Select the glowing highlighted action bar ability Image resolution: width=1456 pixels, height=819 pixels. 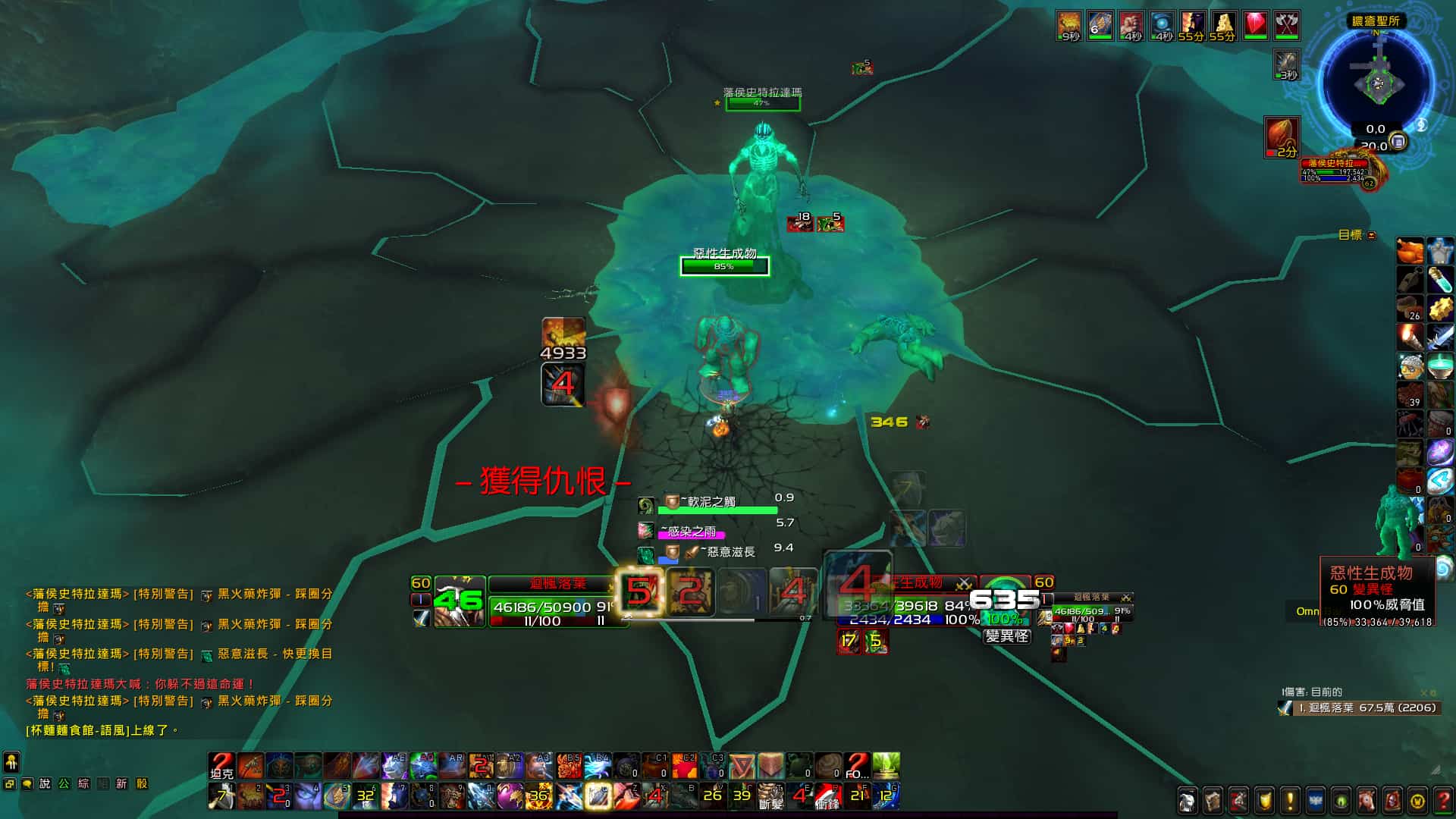click(x=598, y=796)
